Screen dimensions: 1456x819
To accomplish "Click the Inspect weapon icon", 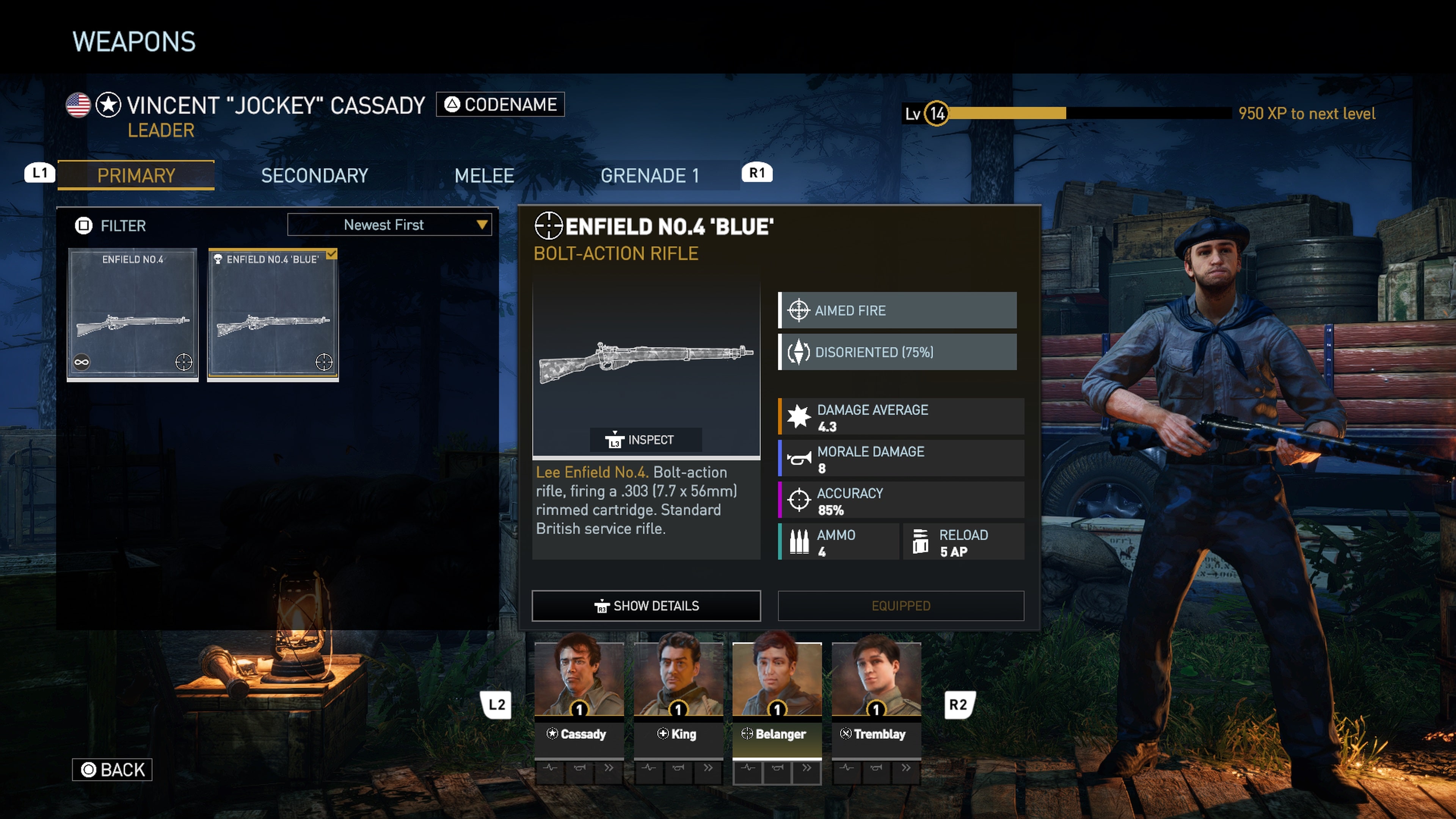I will [x=615, y=440].
